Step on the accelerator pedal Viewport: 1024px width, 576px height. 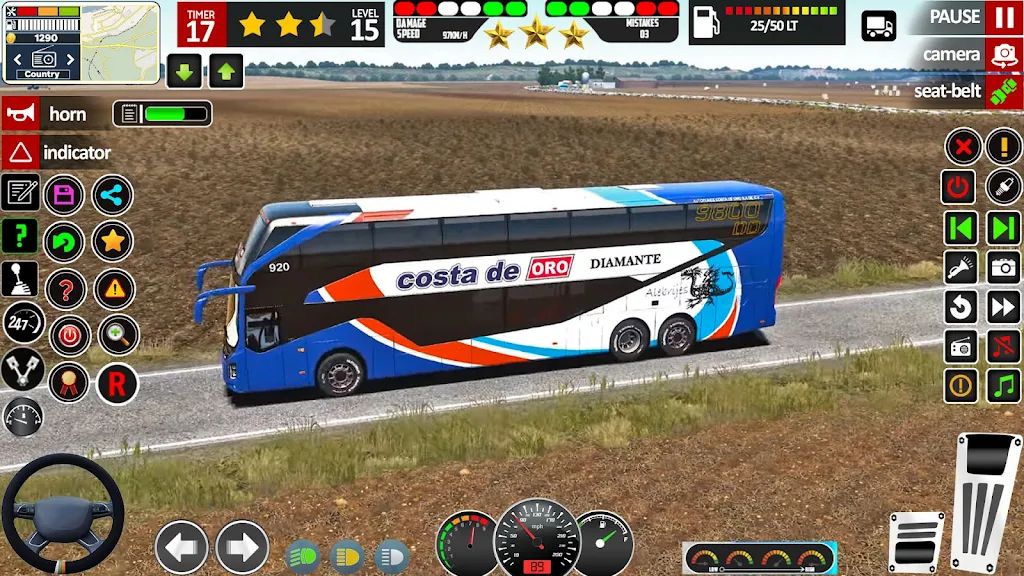[x=988, y=496]
